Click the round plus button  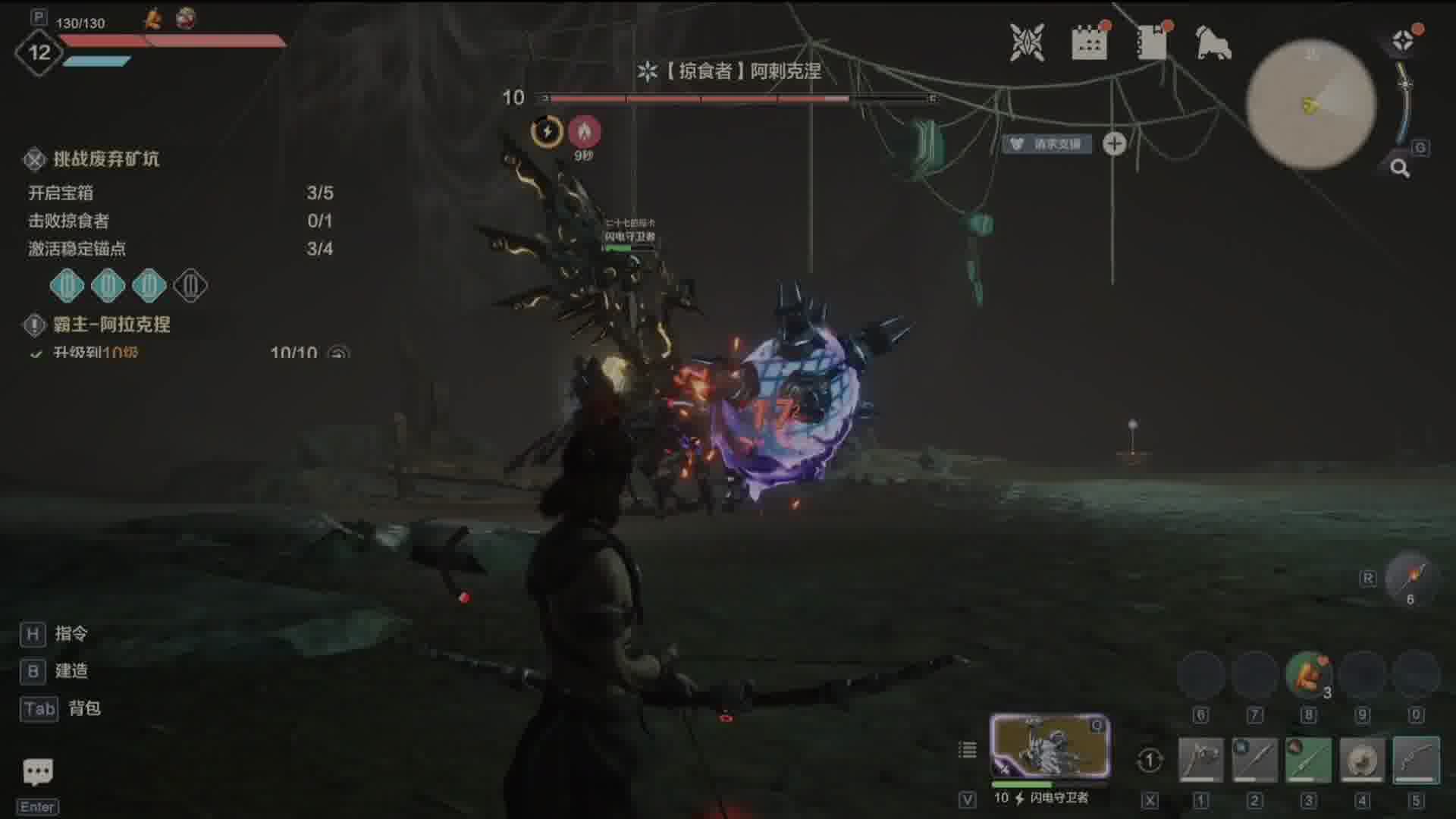coord(1114,143)
